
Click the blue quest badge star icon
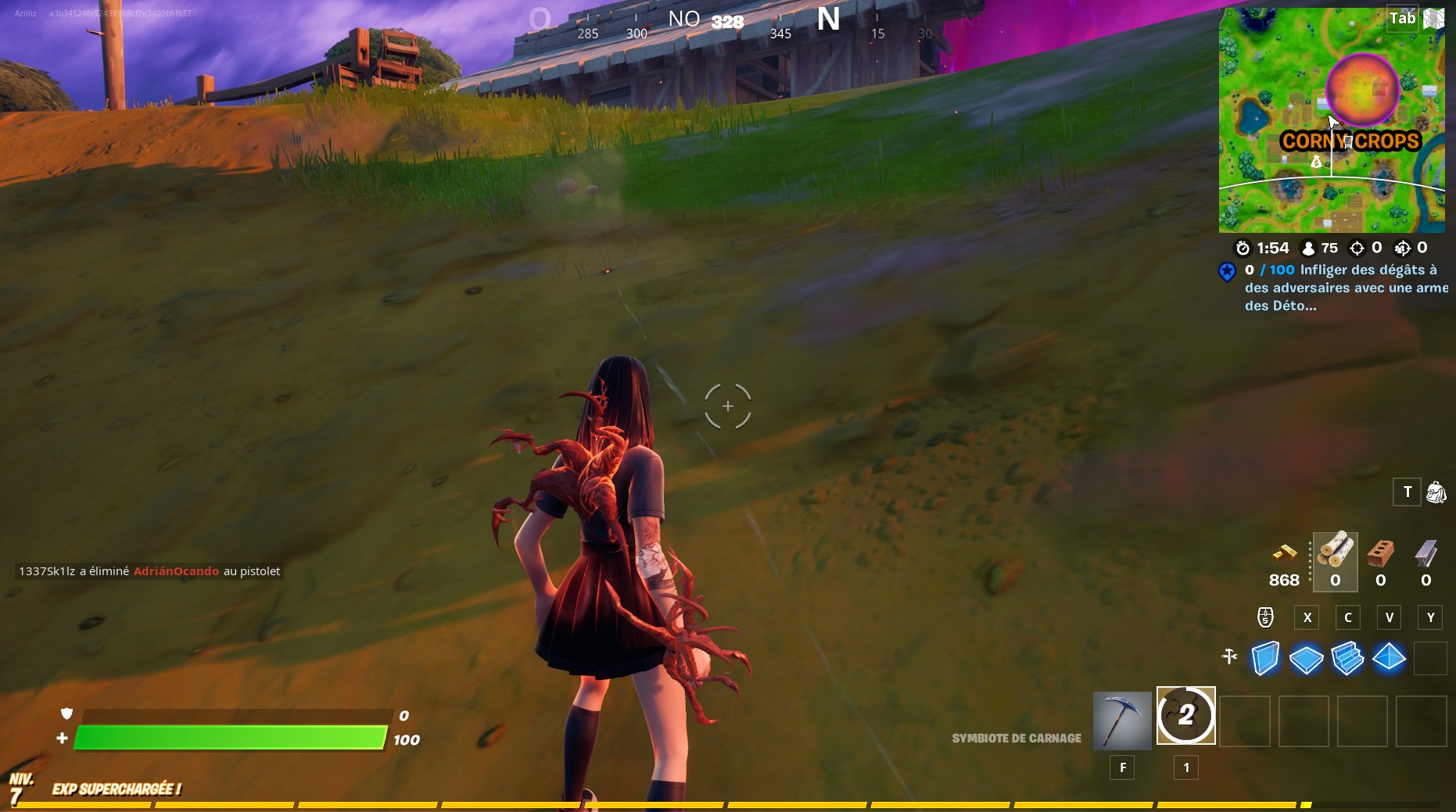pos(1228,272)
